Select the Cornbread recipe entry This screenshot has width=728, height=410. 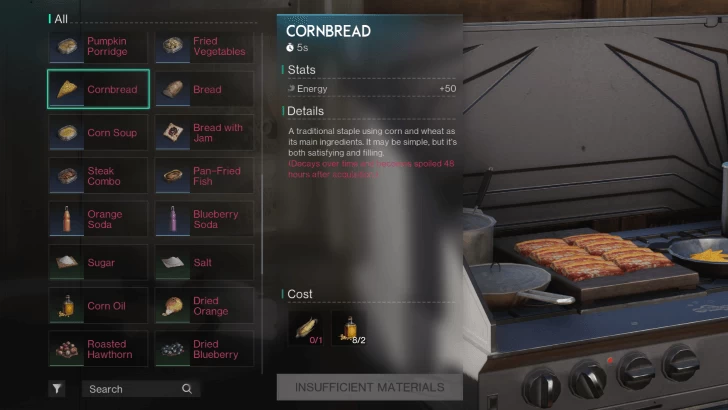tap(98, 89)
